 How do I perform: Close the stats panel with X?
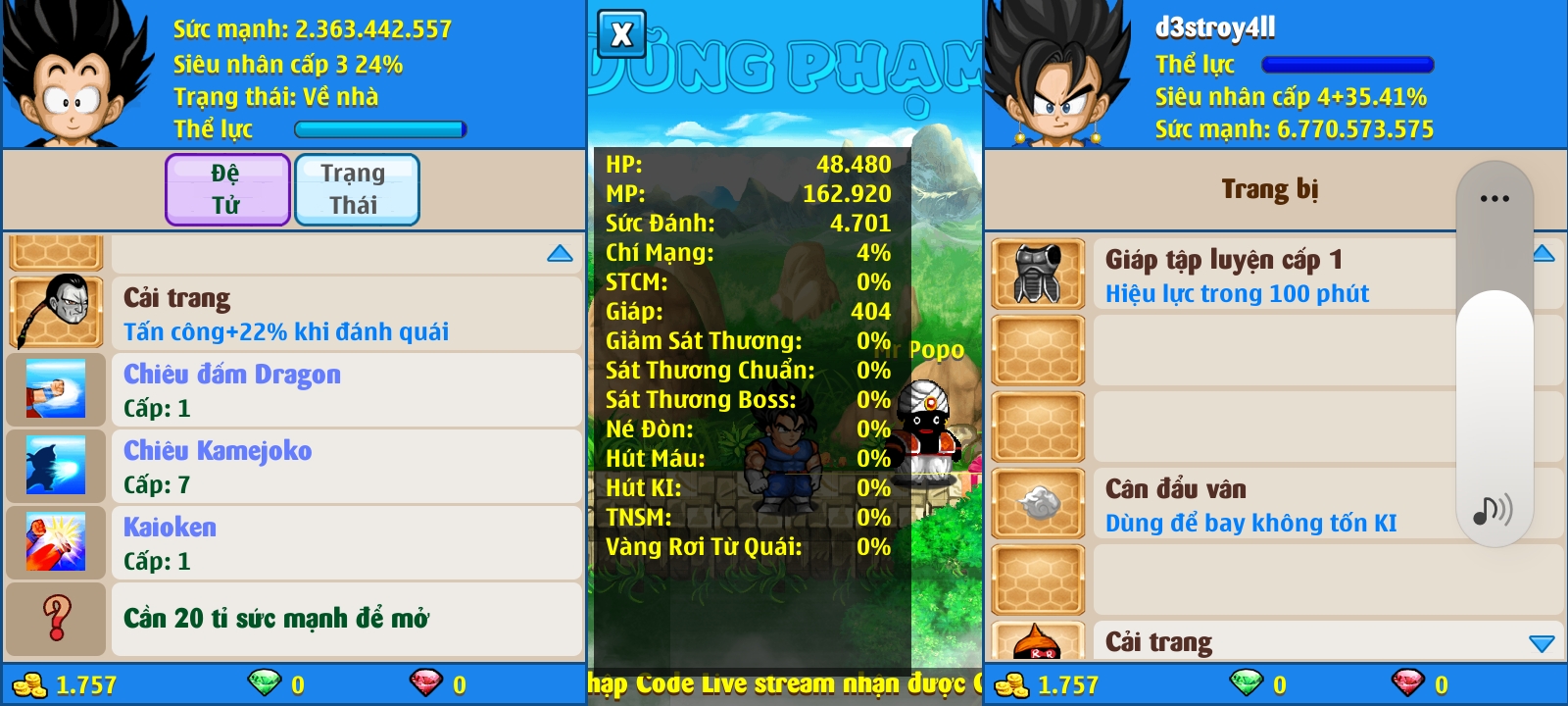pyautogui.click(x=621, y=35)
